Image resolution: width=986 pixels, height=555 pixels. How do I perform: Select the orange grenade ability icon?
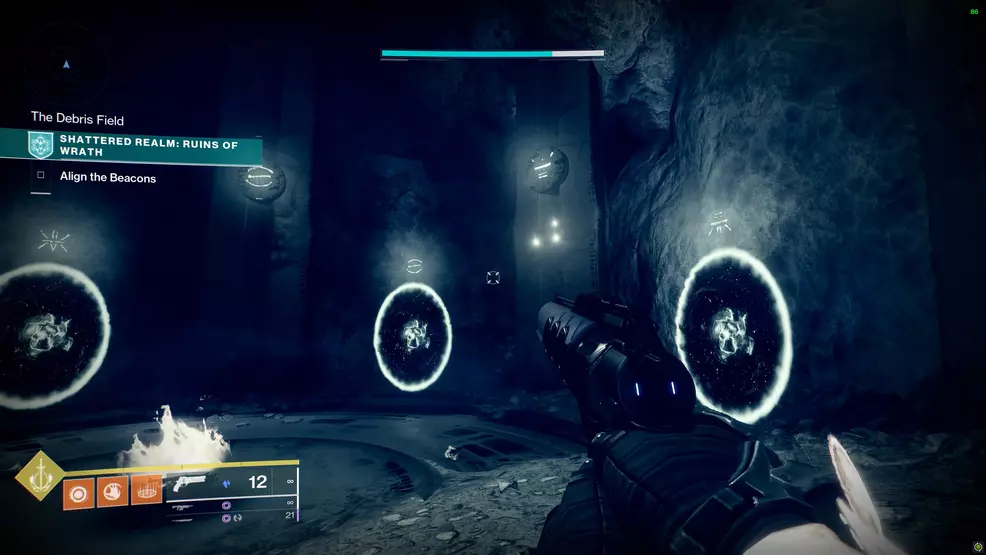click(x=79, y=492)
